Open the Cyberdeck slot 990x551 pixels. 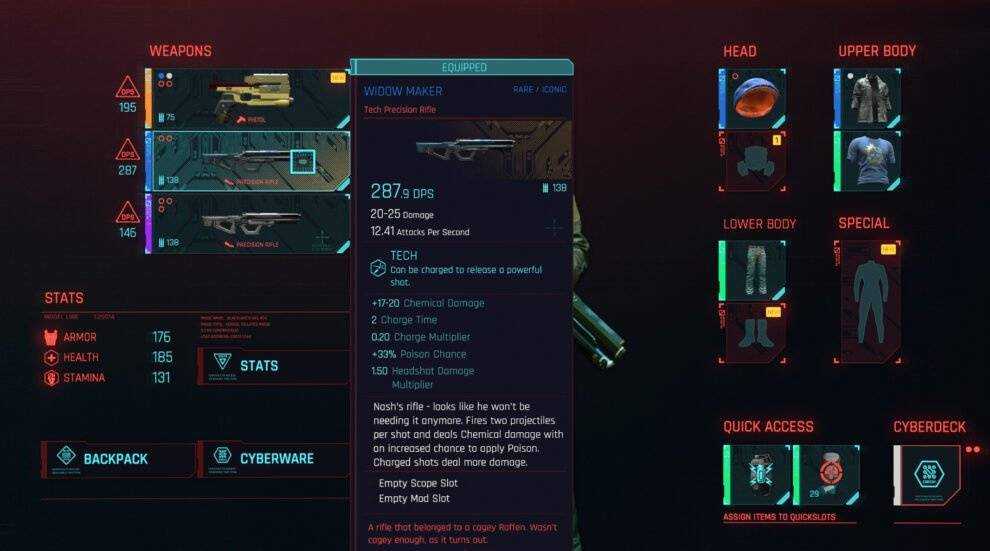[927, 475]
